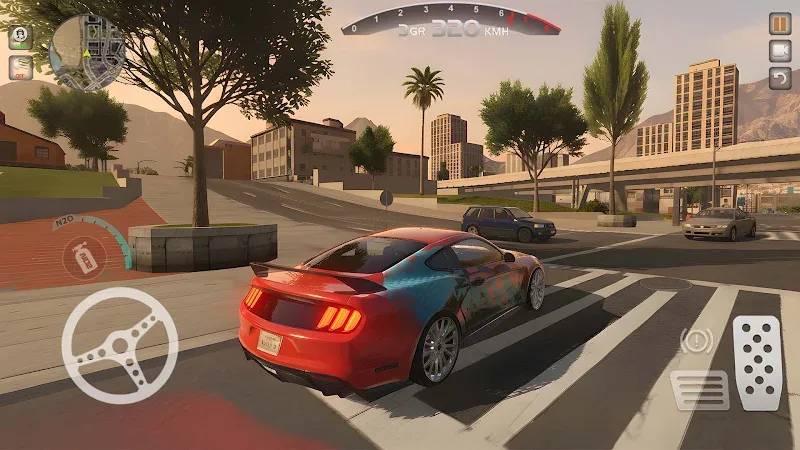800x450 pixels.
Task: Switch camera view with the camera icon
Action: point(779,50)
